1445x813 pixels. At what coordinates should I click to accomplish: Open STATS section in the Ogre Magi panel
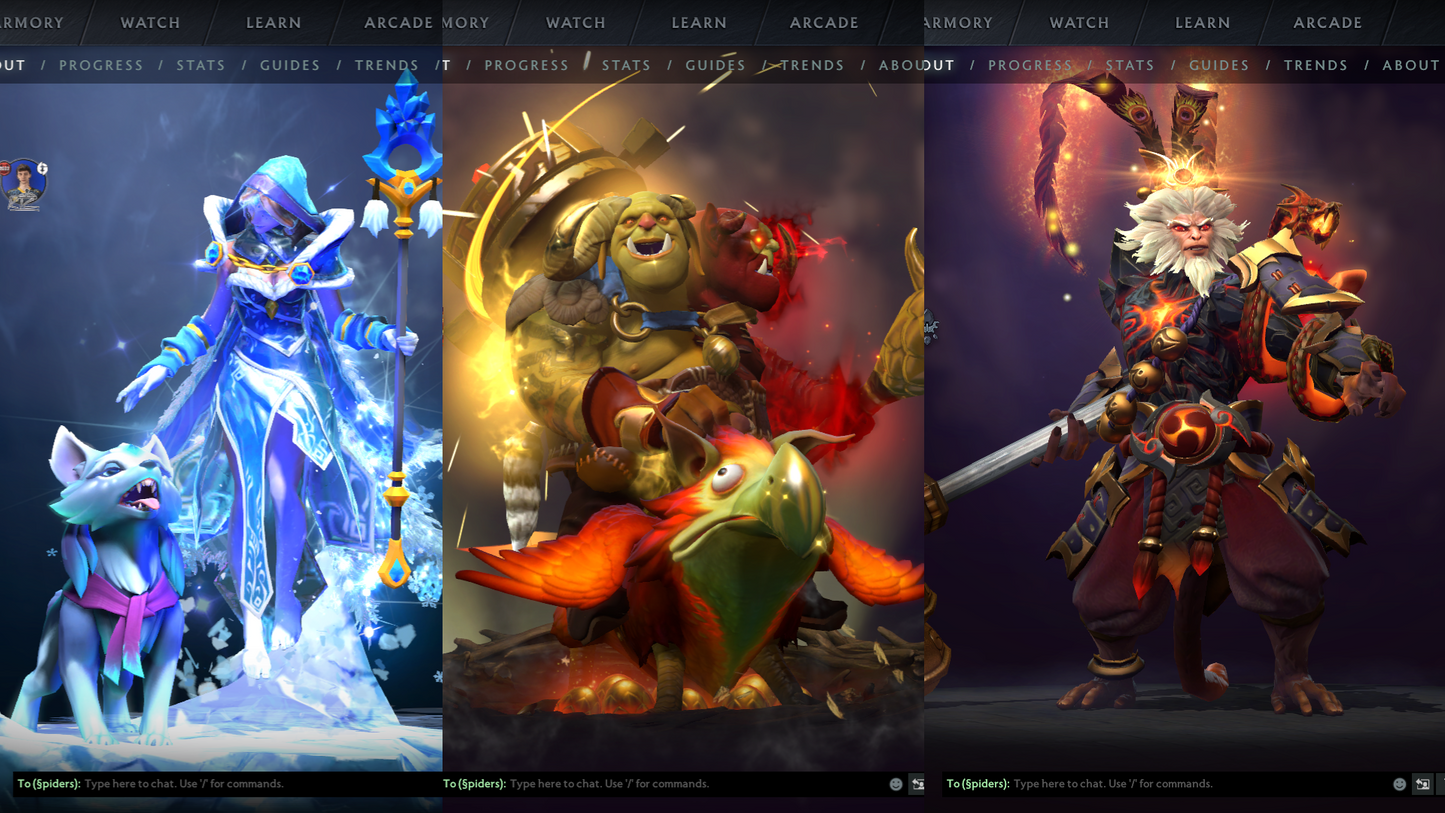click(626, 65)
